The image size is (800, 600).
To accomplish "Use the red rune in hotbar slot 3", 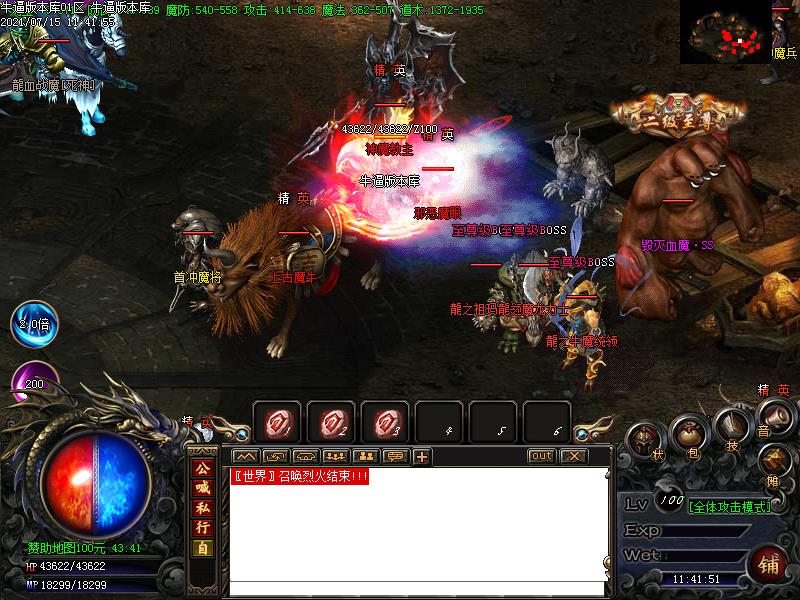I will (x=385, y=424).
